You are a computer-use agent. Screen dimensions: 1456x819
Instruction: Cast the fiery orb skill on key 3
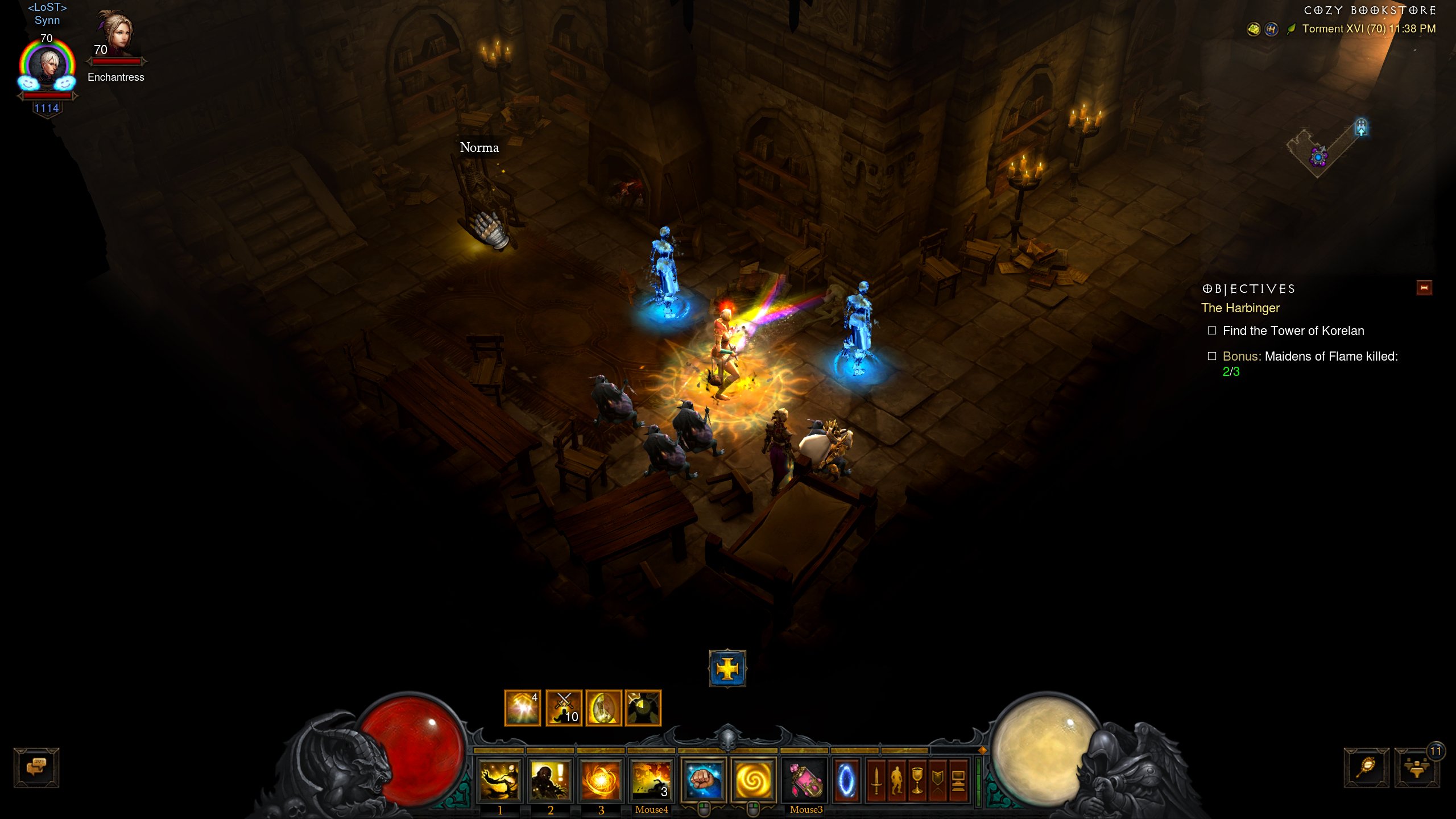point(601,780)
